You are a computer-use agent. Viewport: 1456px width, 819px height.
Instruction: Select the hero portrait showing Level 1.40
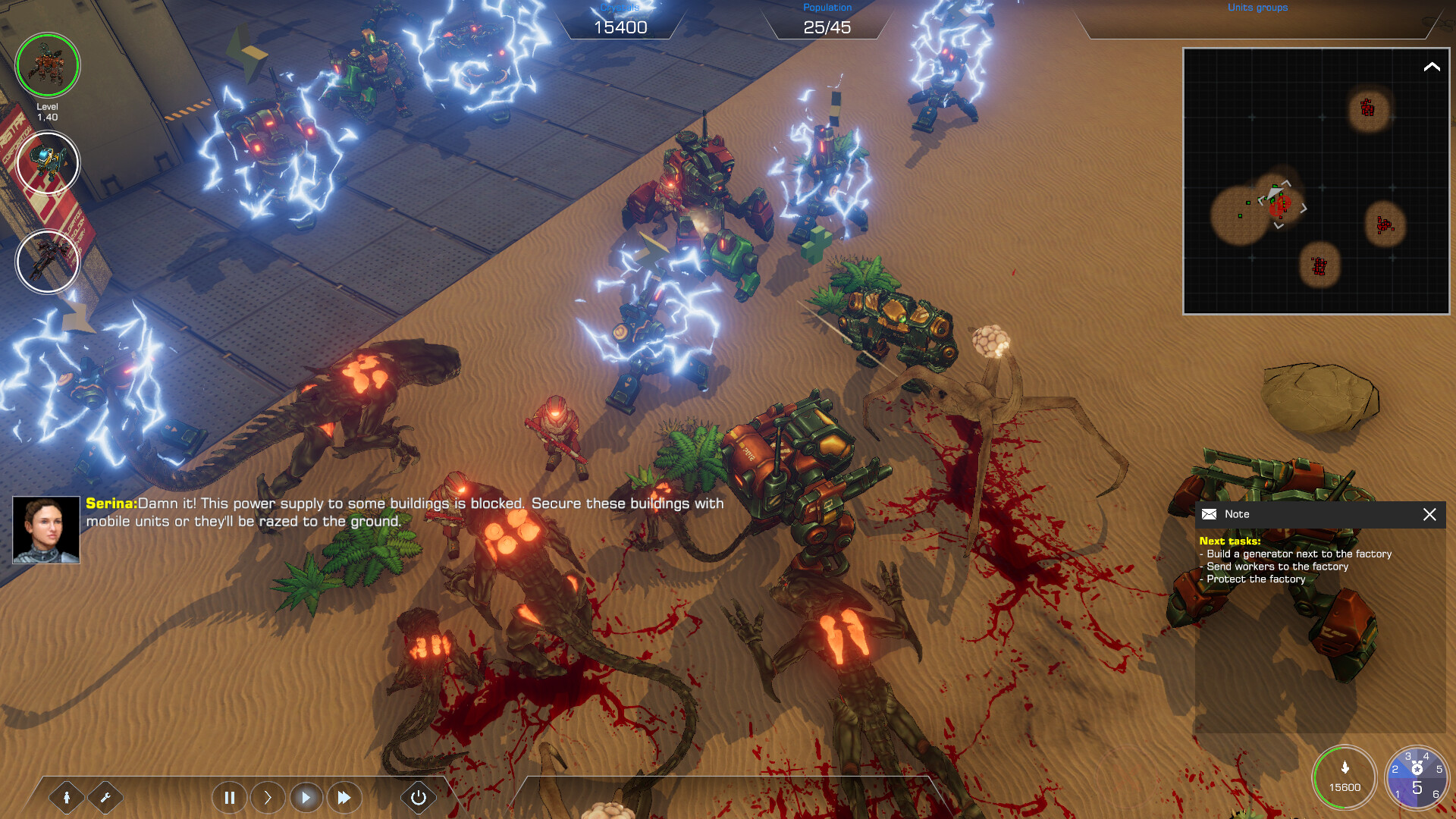[48, 66]
